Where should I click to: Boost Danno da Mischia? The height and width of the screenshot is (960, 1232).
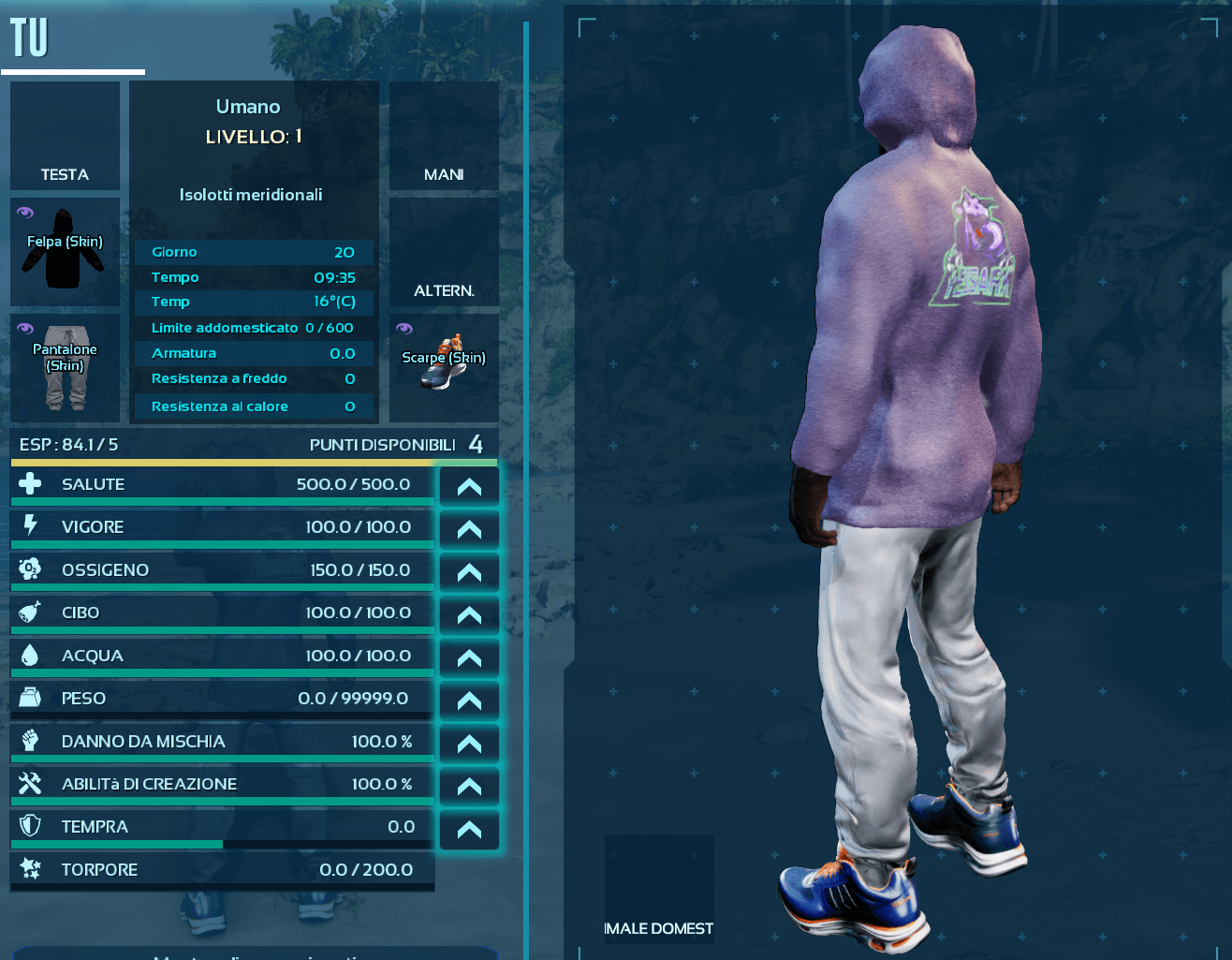(x=469, y=744)
